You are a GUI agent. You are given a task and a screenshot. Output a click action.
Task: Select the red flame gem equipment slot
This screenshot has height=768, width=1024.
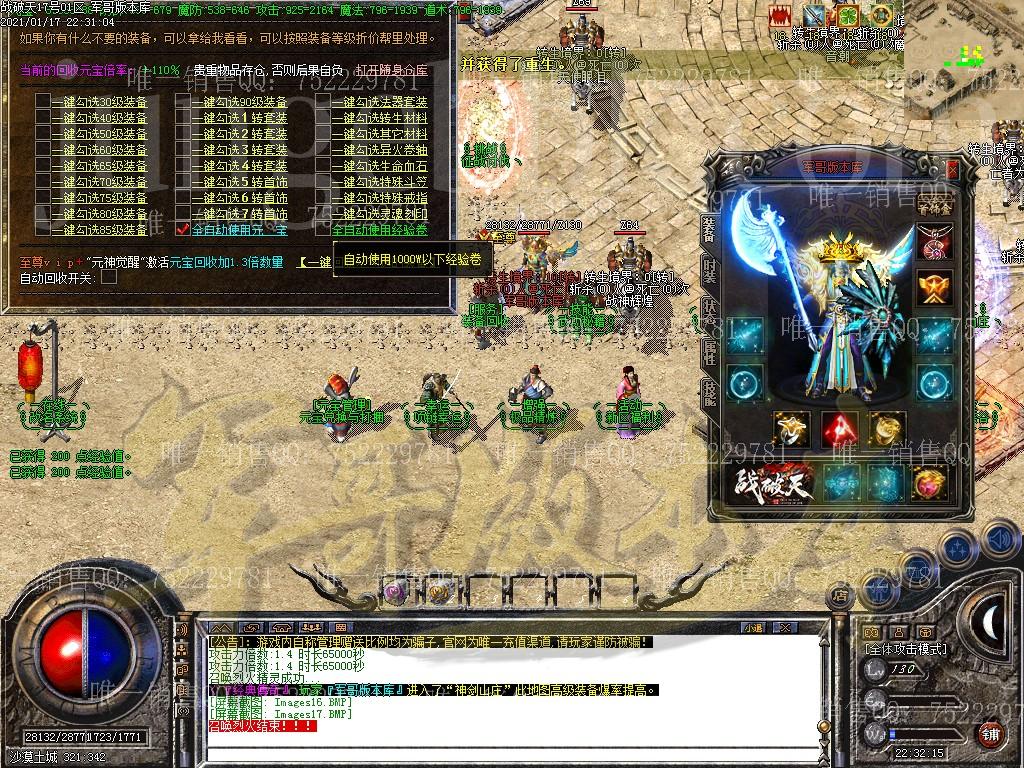pyautogui.click(x=840, y=429)
